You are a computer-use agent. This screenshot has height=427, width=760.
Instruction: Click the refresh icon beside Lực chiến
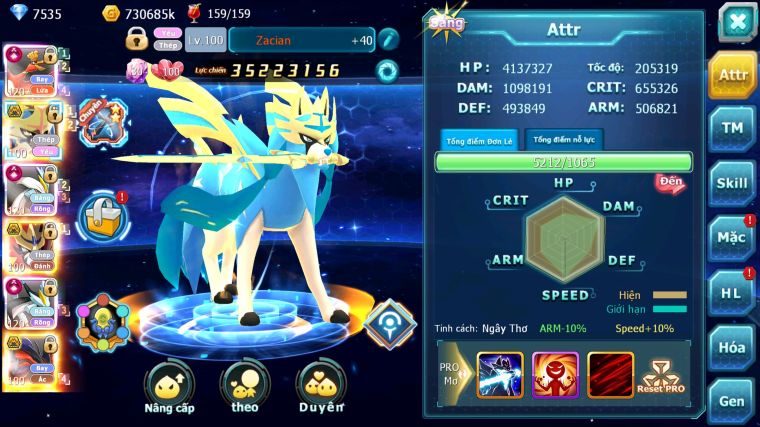pyautogui.click(x=386, y=71)
